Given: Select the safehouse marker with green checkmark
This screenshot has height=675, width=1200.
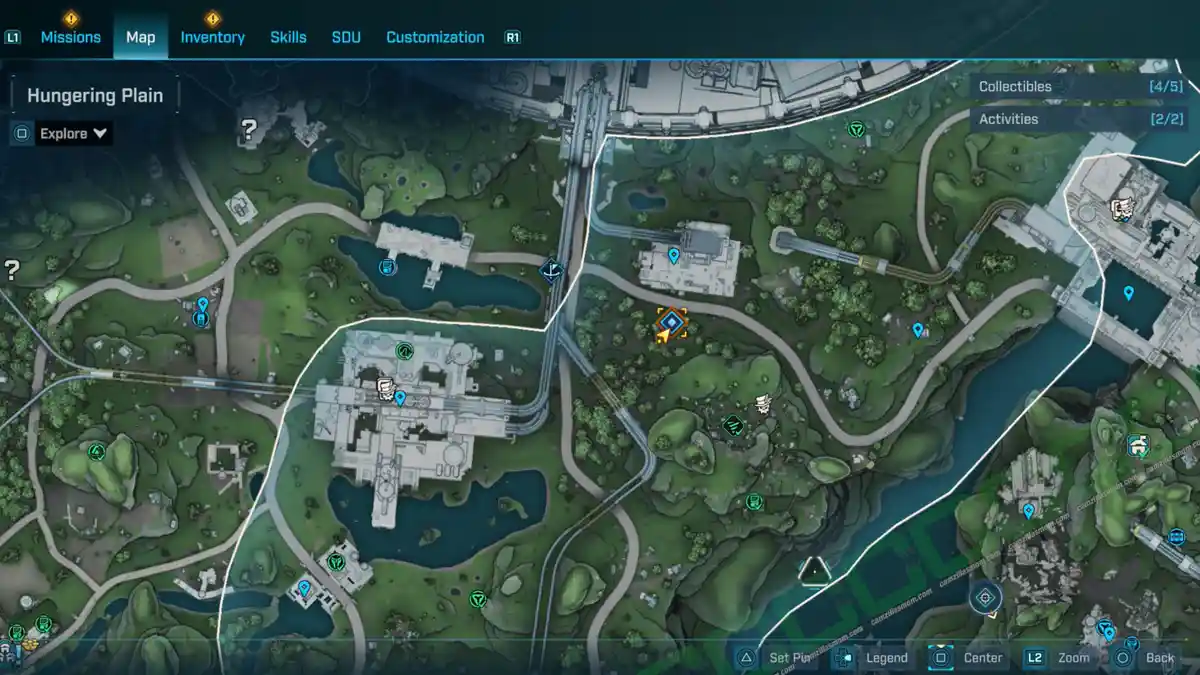Looking at the screenshot, I should tap(1137, 445).
